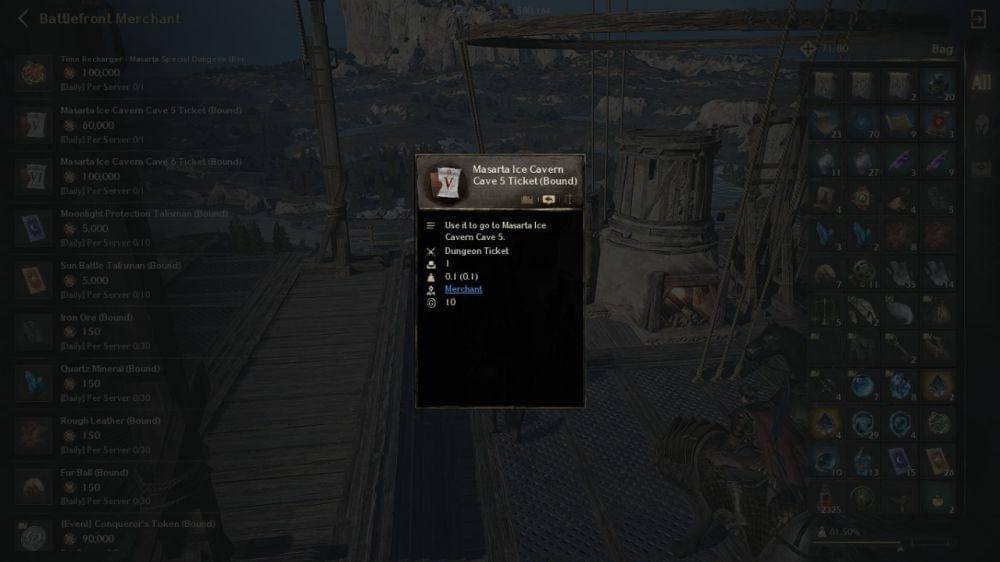Exit the shop with the door icon
The height and width of the screenshot is (562, 1000).
(x=978, y=19)
